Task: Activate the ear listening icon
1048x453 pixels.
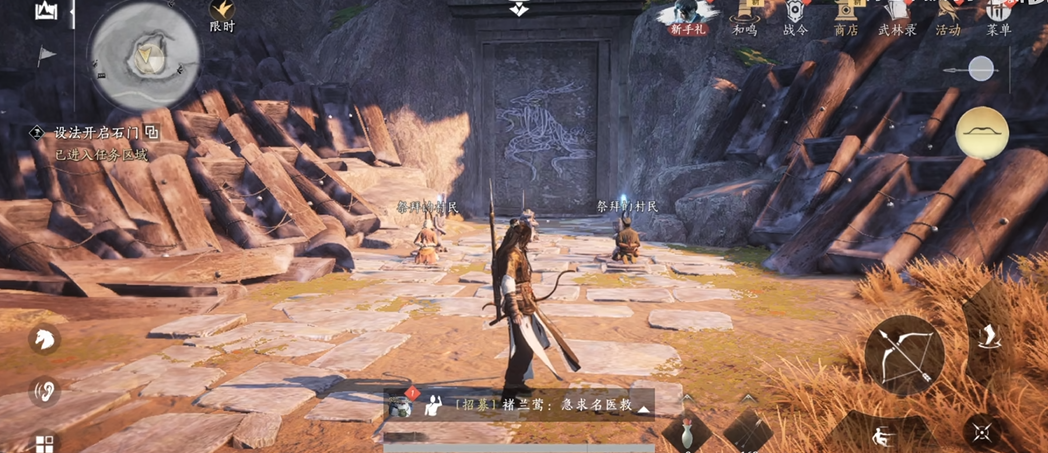Action: [x=44, y=392]
